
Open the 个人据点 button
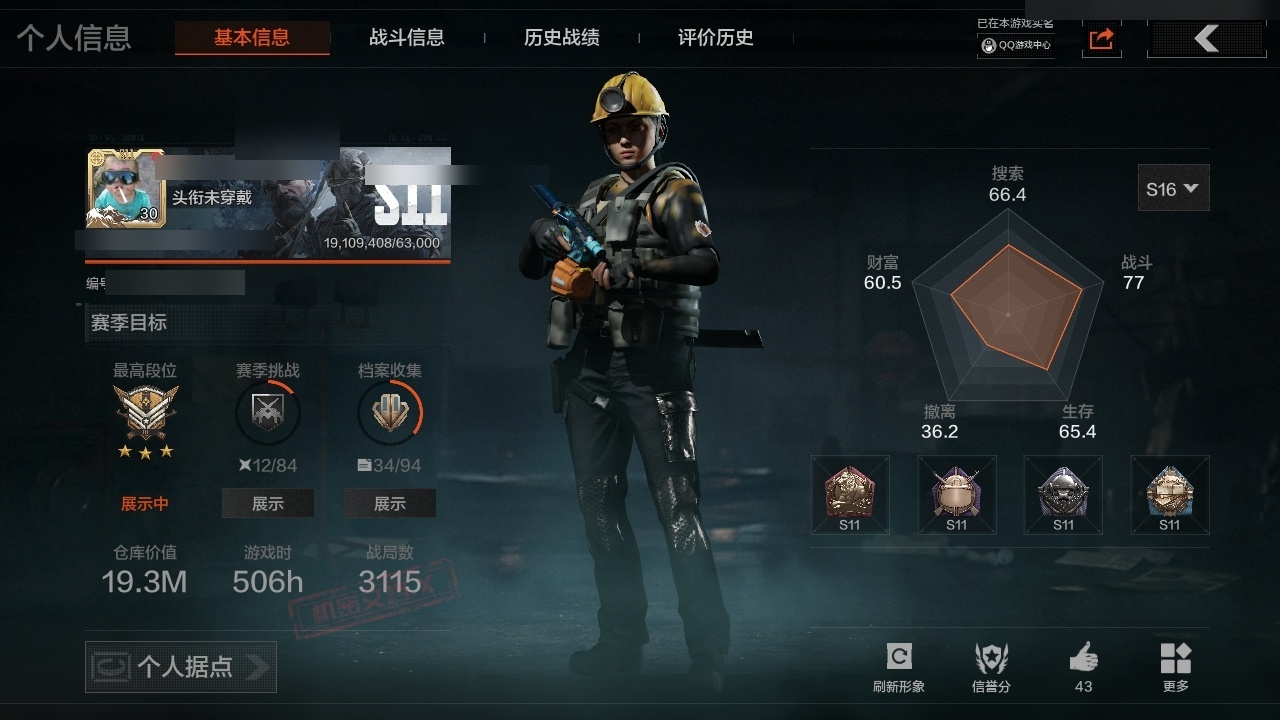point(181,667)
